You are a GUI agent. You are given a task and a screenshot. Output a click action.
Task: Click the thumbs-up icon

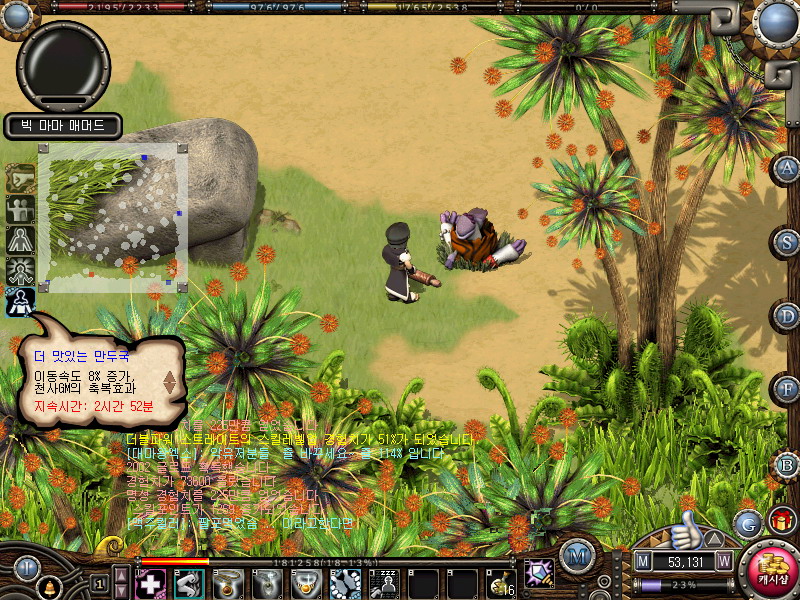point(685,529)
